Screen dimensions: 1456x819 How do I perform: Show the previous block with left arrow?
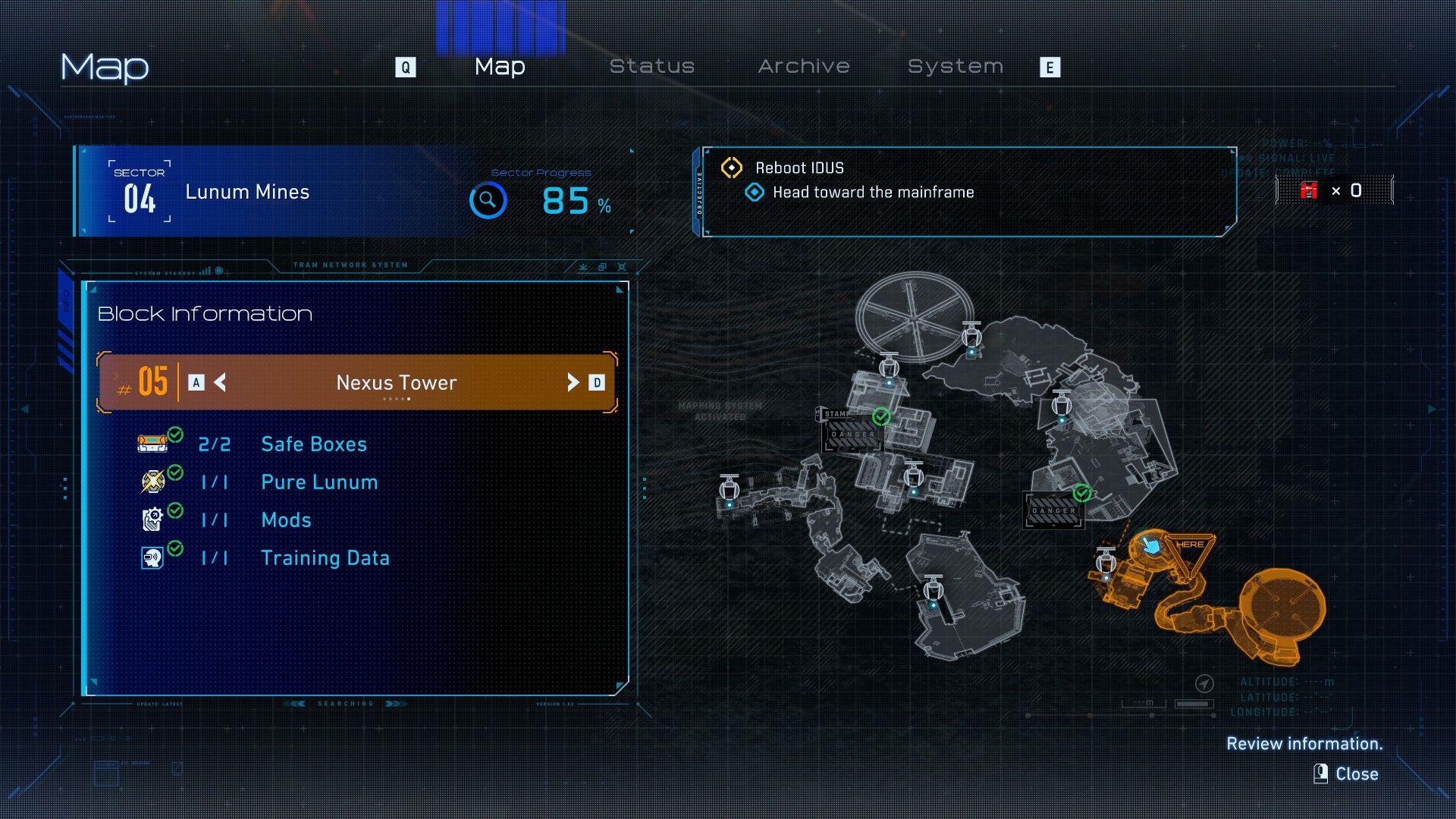click(x=220, y=382)
